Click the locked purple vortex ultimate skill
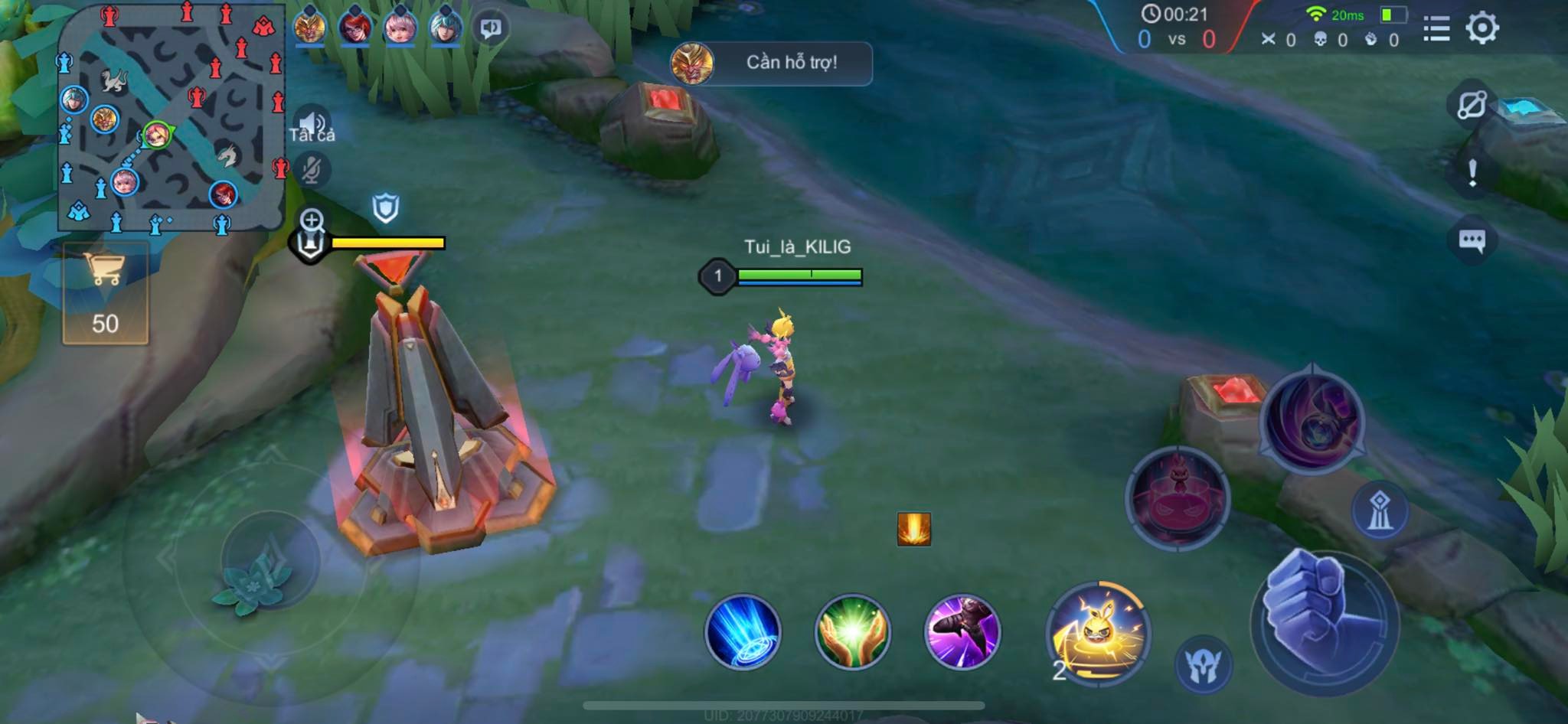Image resolution: width=1568 pixels, height=724 pixels. click(x=1312, y=418)
